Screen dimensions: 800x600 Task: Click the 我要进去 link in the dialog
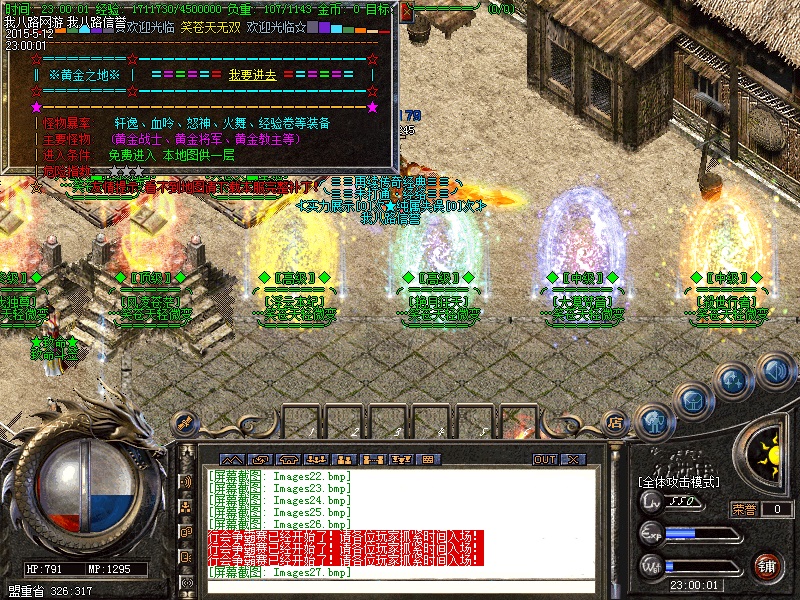[x=251, y=76]
